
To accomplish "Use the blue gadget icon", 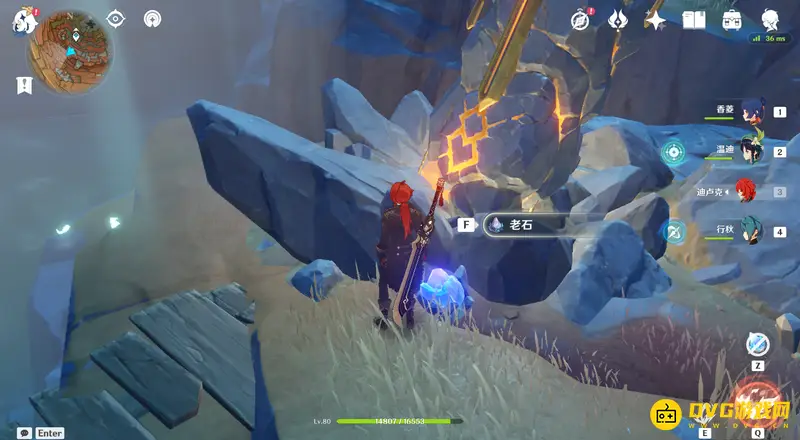I will click(x=759, y=342).
